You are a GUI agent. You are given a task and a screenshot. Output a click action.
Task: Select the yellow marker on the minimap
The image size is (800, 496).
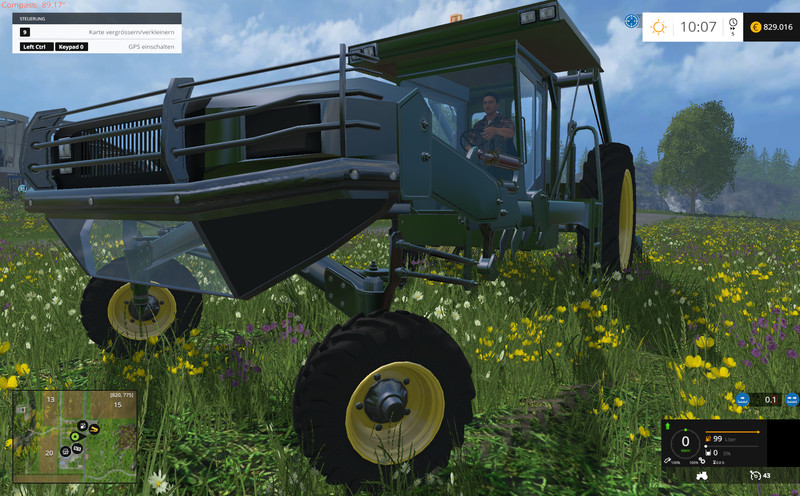click(x=94, y=431)
